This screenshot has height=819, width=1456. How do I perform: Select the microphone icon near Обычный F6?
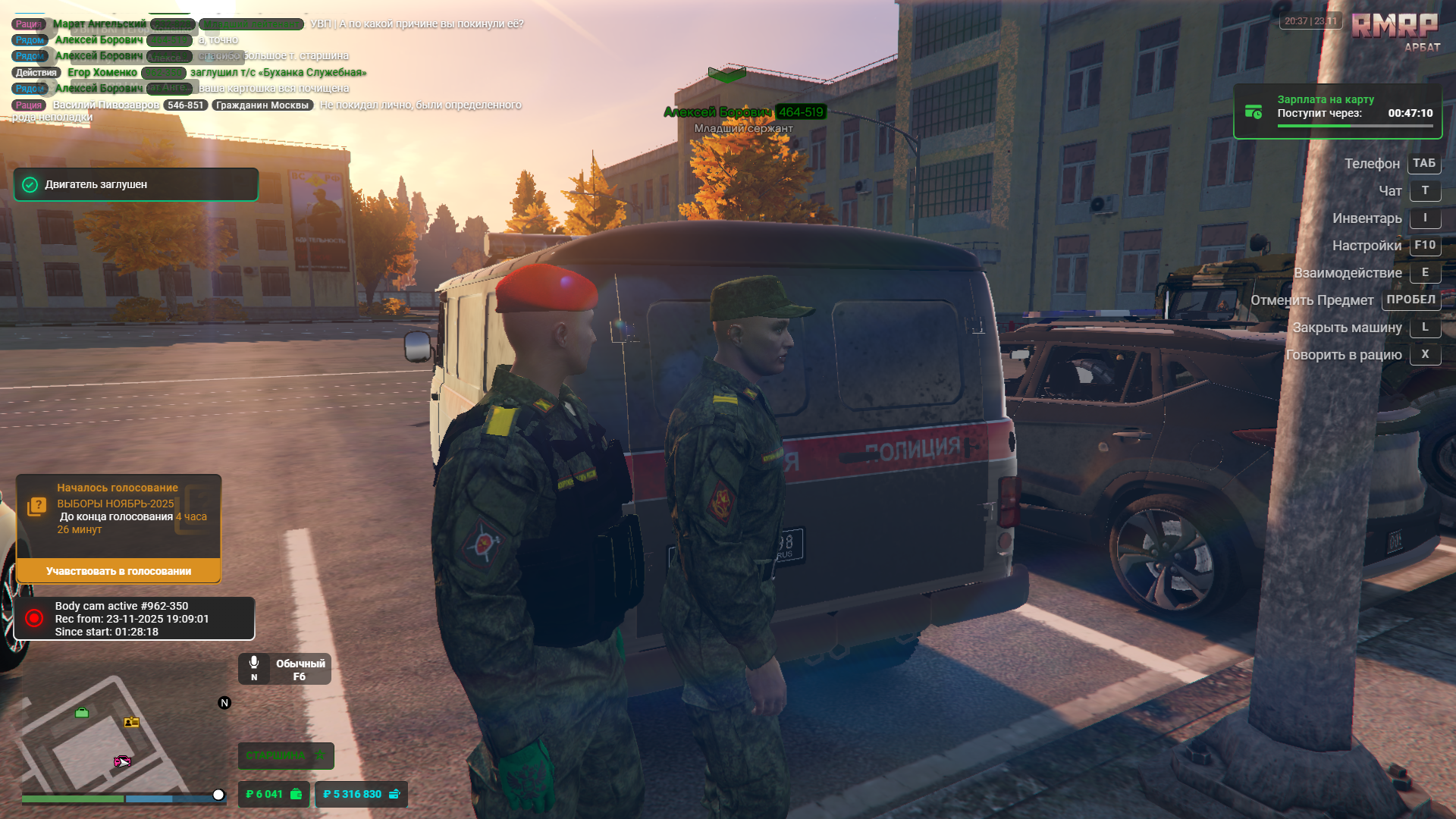253,662
